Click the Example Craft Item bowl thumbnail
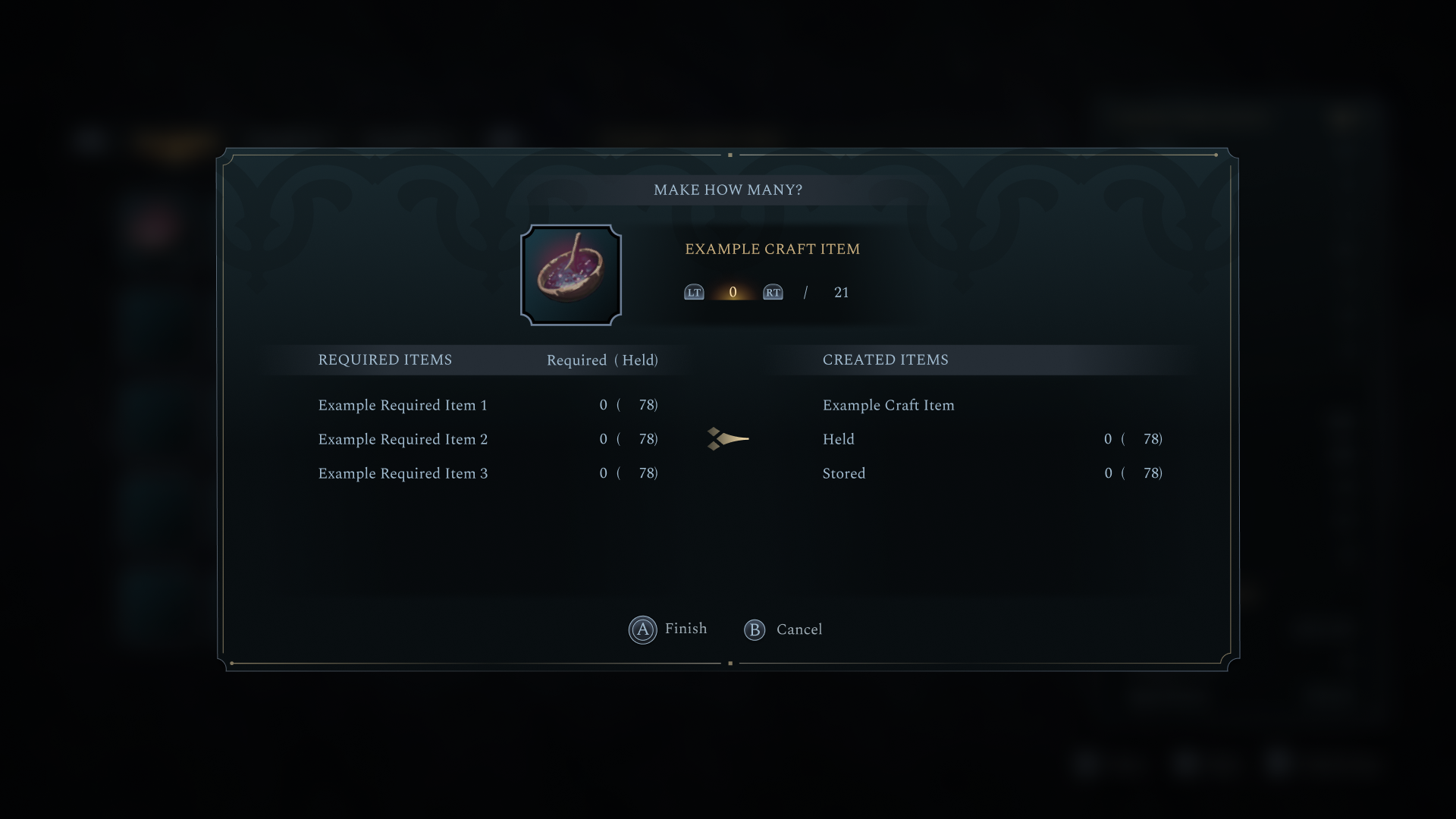This screenshot has height=819, width=1456. 571,275
